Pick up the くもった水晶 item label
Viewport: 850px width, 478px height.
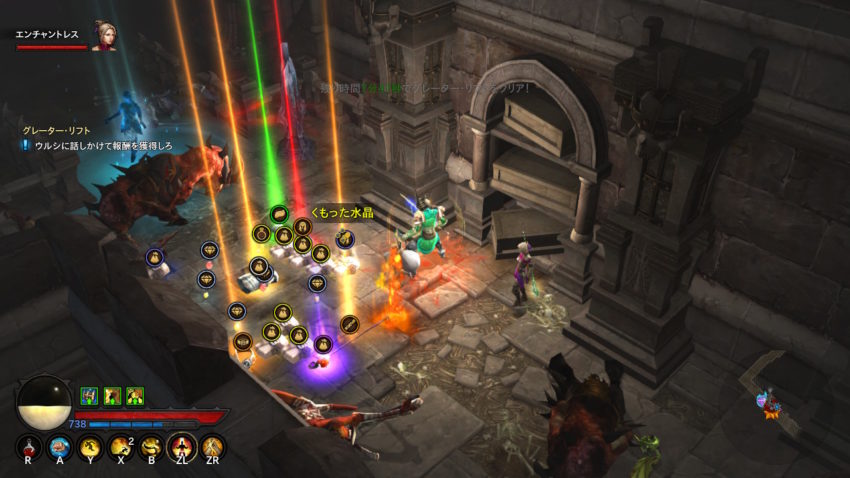pyautogui.click(x=343, y=212)
